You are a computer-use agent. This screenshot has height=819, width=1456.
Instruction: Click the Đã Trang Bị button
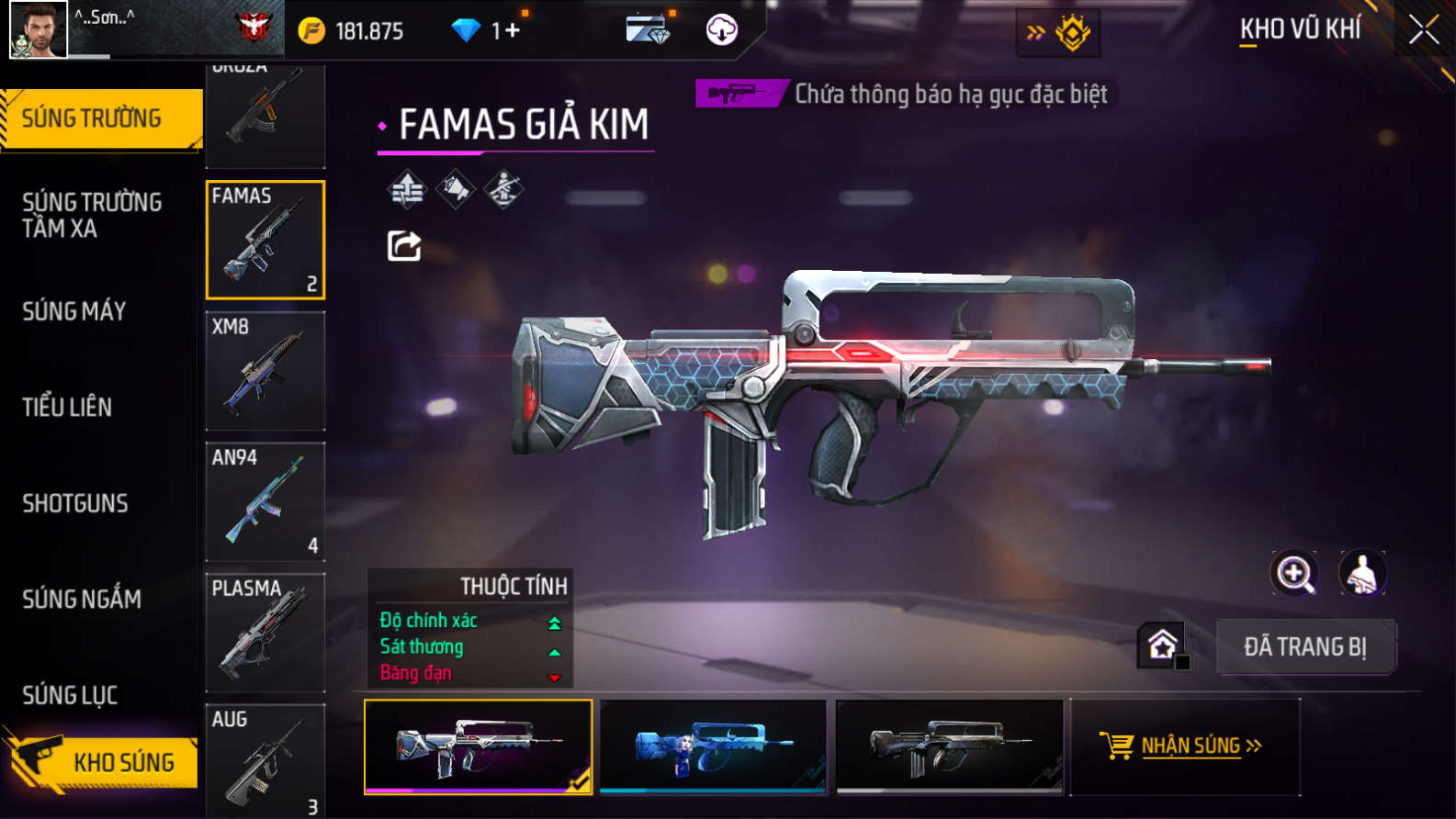tap(1304, 646)
